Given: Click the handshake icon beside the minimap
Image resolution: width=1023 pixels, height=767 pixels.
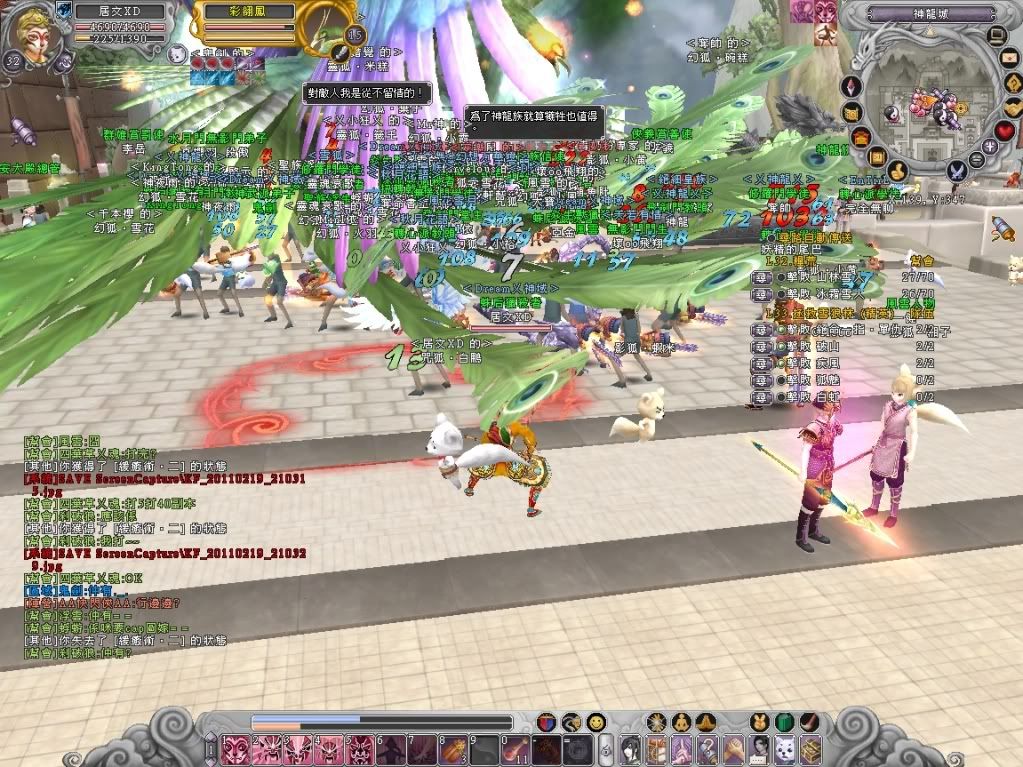Looking at the screenshot, I should coord(1013,106).
